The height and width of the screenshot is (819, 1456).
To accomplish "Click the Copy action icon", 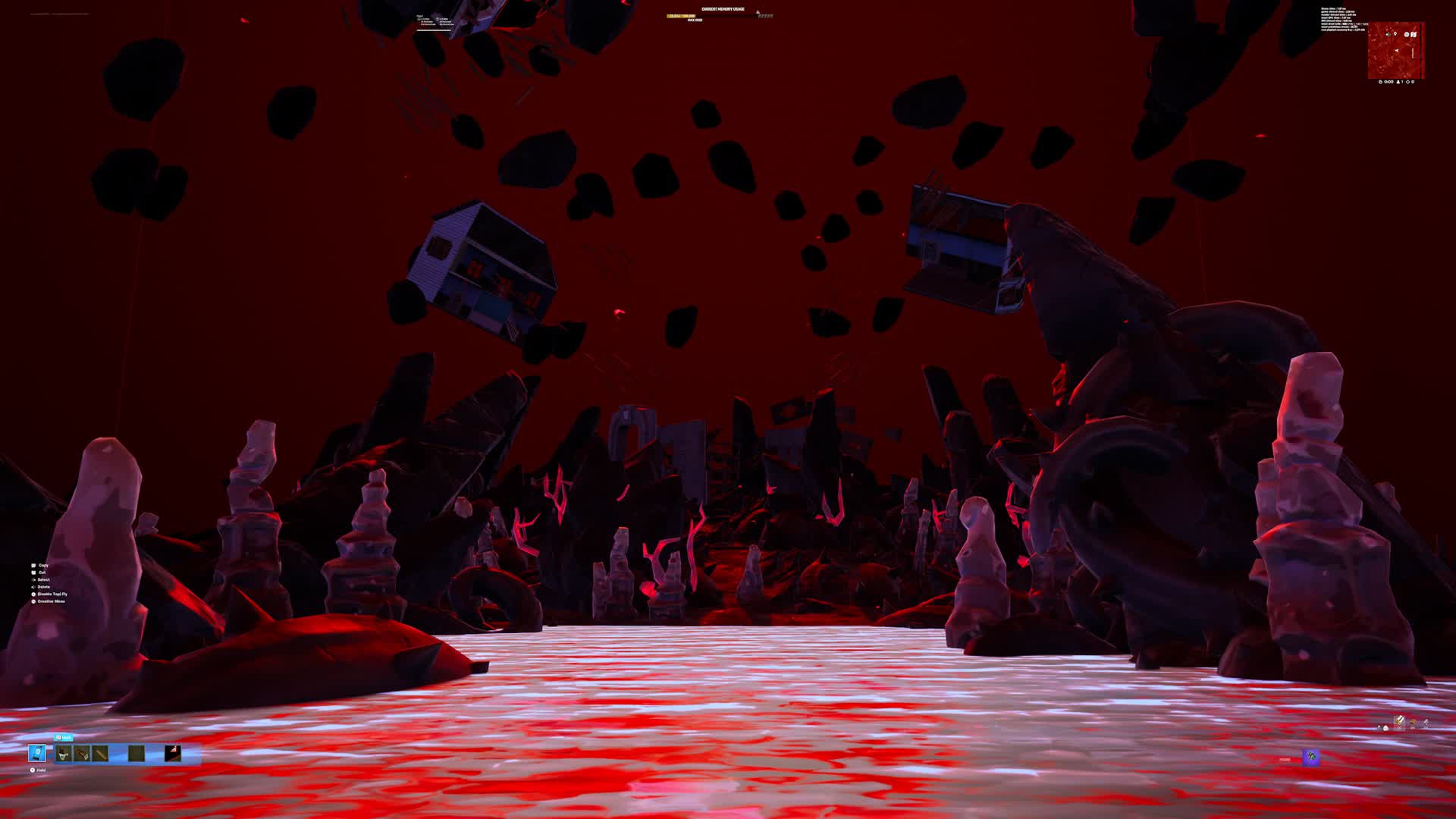I will [x=33, y=565].
